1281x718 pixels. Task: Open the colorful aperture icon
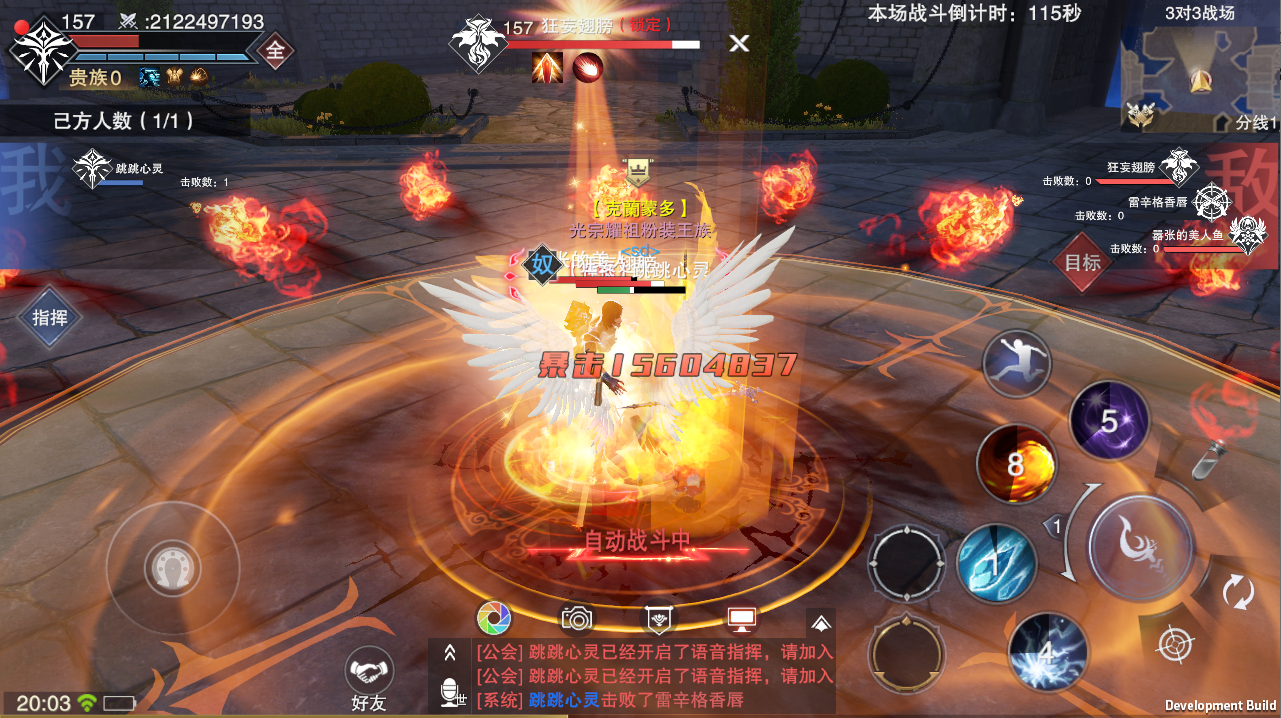pyautogui.click(x=494, y=619)
